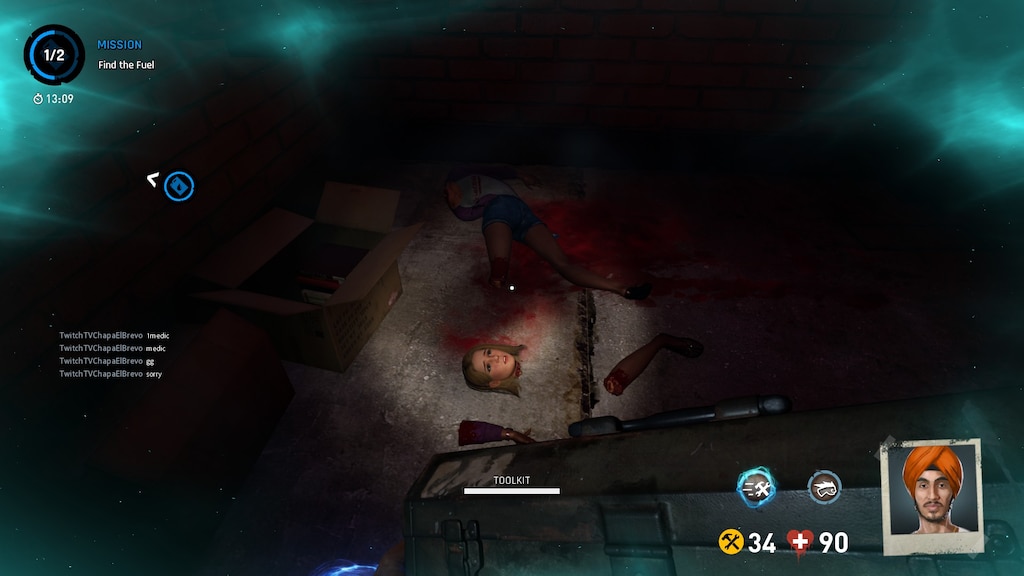Activate the goggles perk icon
This screenshot has width=1024, height=576.
point(824,488)
